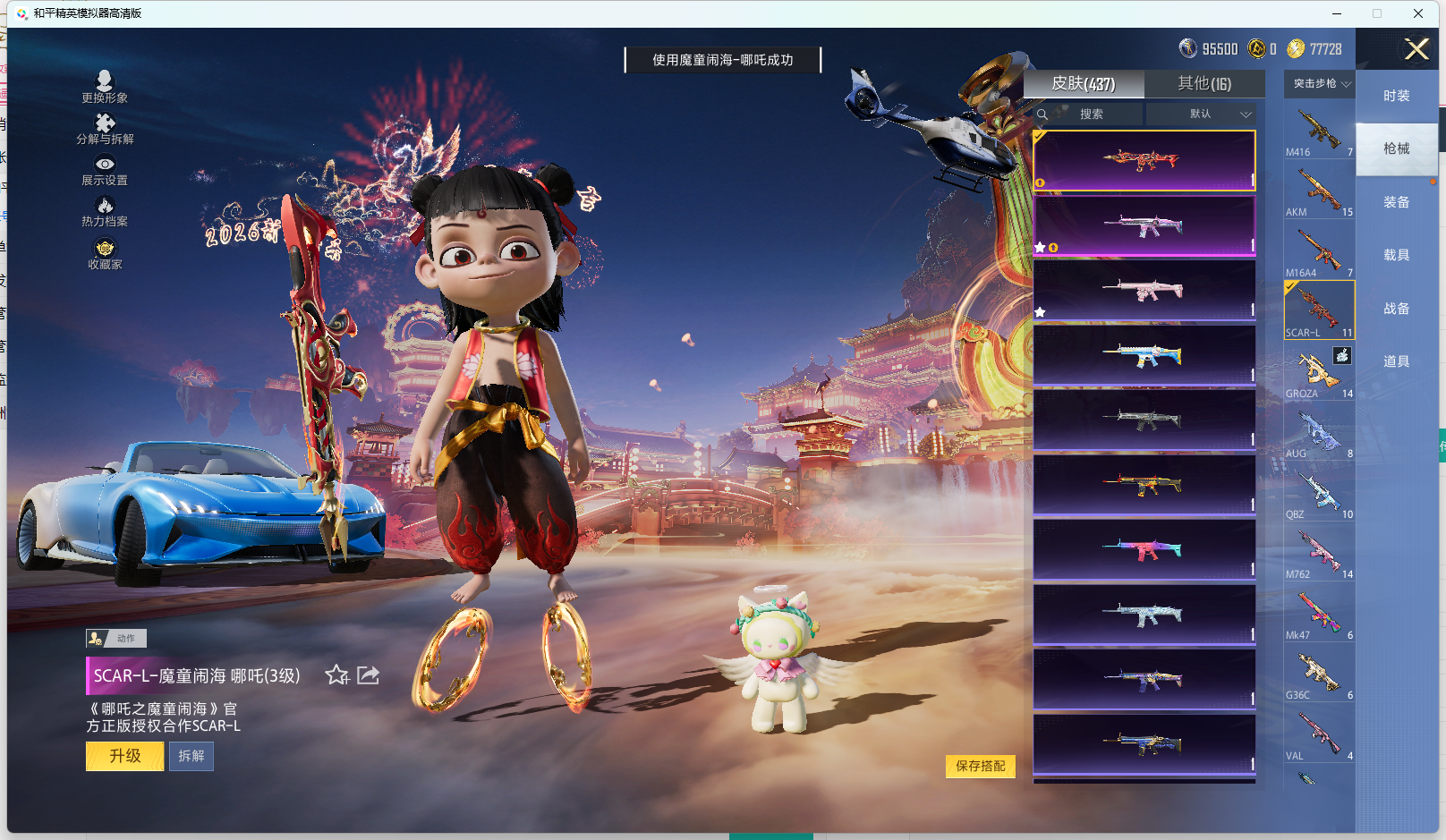Select the 时装 outfit category
1446x840 pixels.
(x=1396, y=96)
